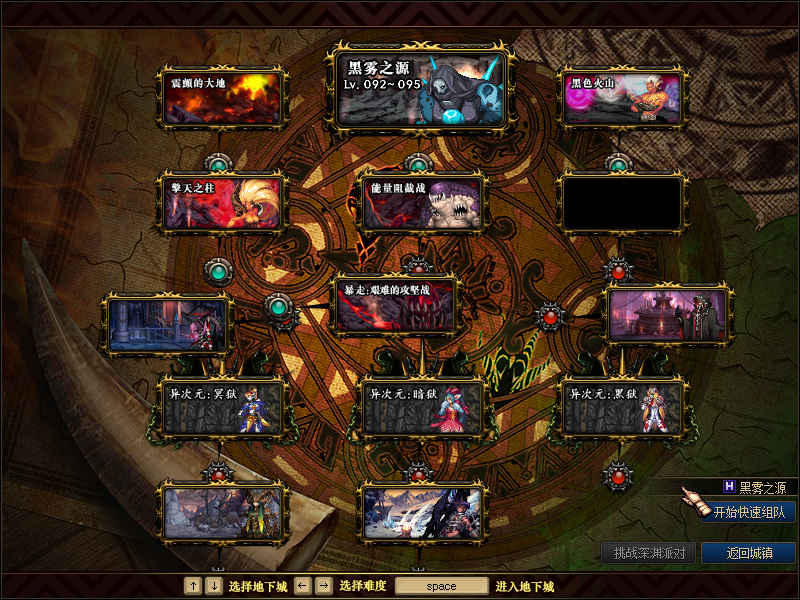
Task: Click the 挑战深渊派对 abyss party button
Action: [x=648, y=553]
